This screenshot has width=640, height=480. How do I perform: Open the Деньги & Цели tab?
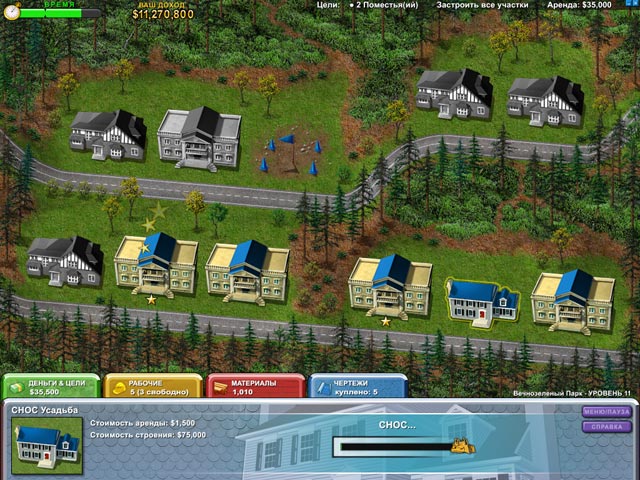click(50, 386)
